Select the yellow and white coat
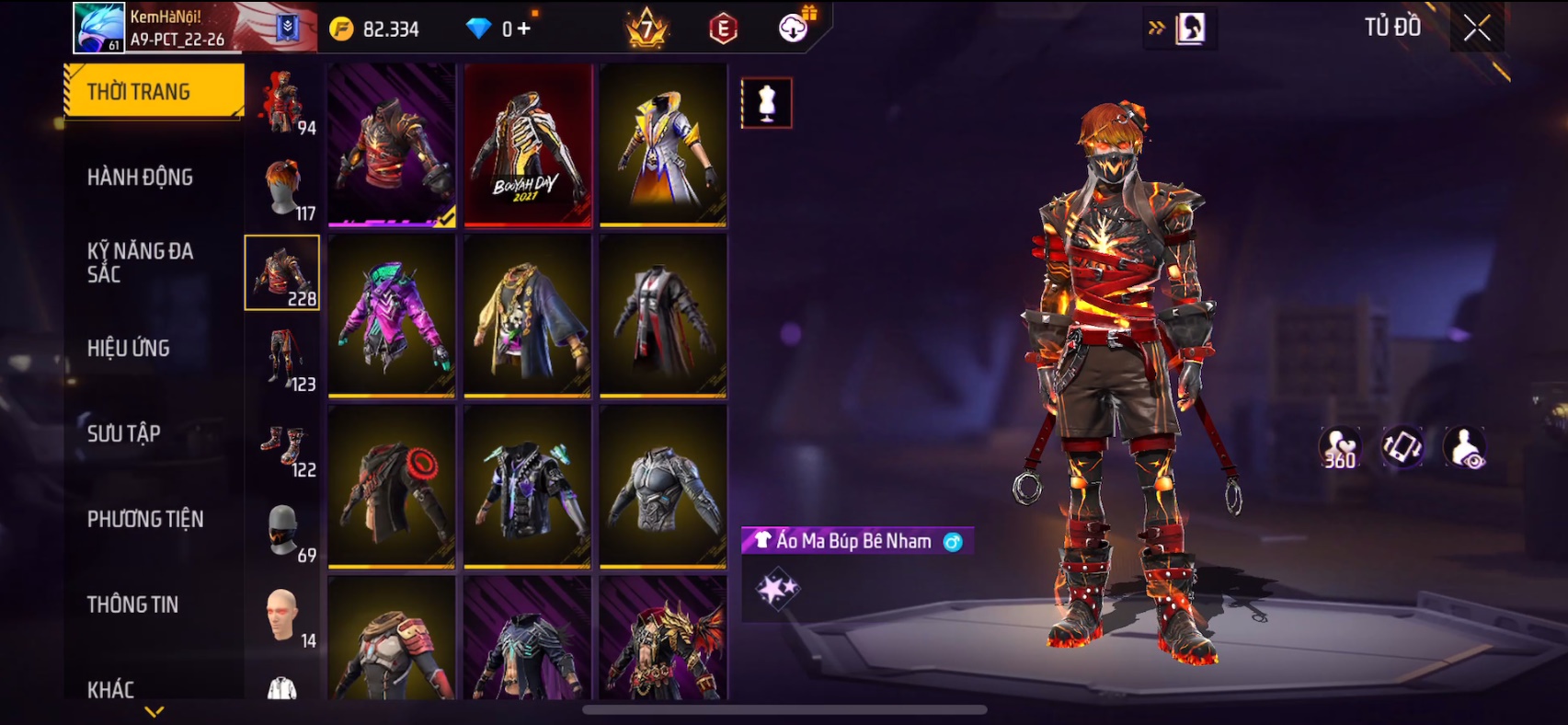This screenshot has width=1568, height=725. 663,145
